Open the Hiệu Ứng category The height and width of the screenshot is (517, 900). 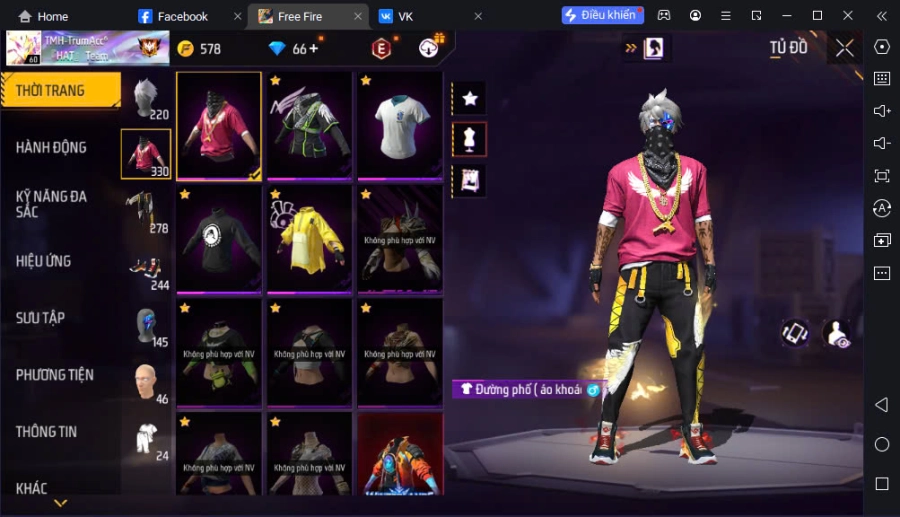coord(44,261)
